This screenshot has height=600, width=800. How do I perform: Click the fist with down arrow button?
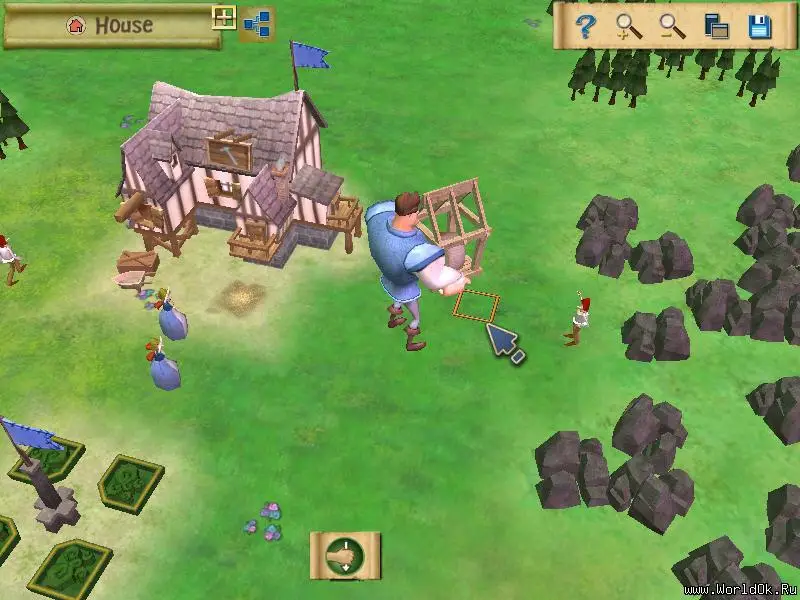pyautogui.click(x=345, y=554)
